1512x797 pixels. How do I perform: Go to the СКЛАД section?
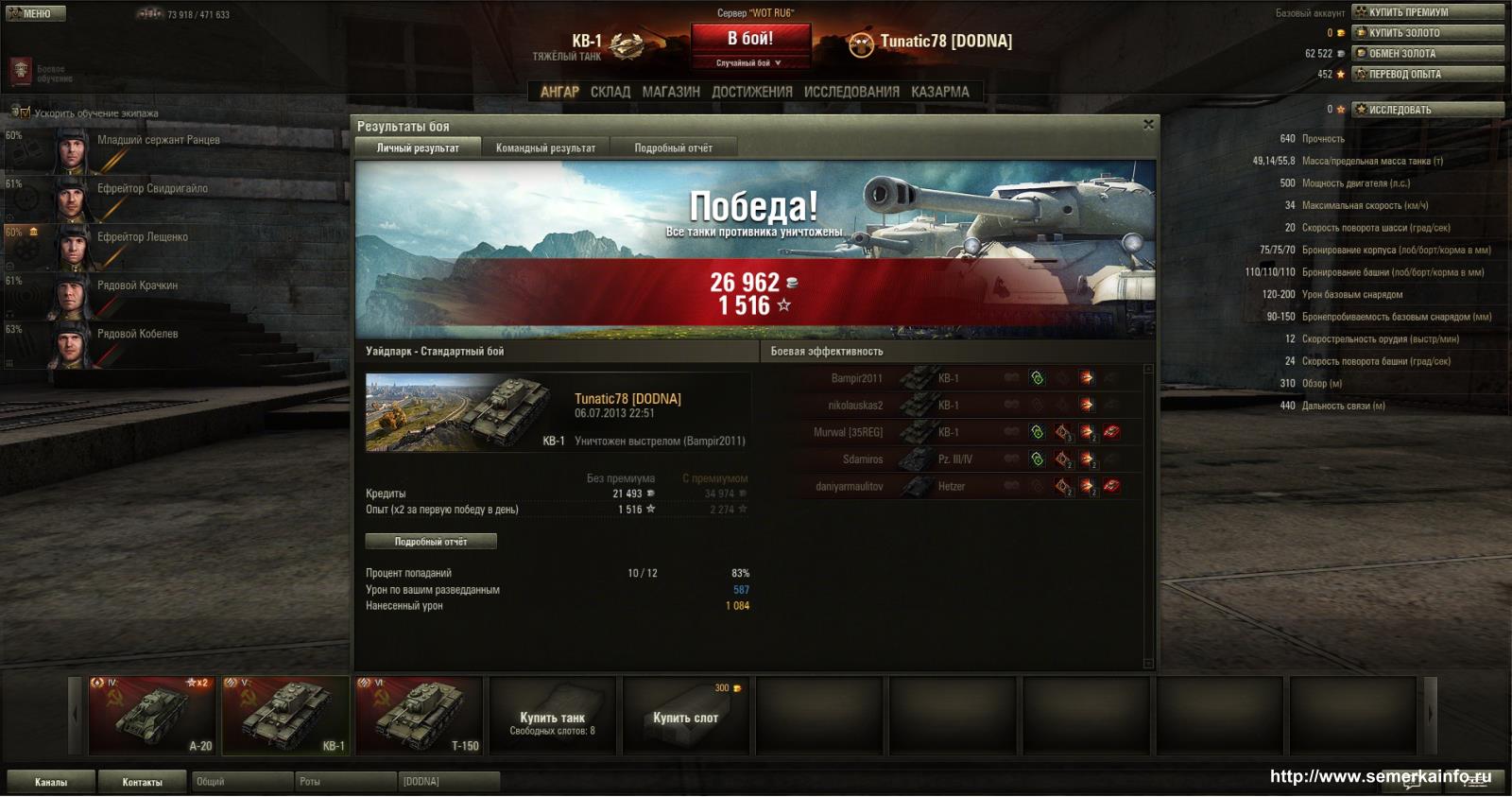[x=610, y=92]
